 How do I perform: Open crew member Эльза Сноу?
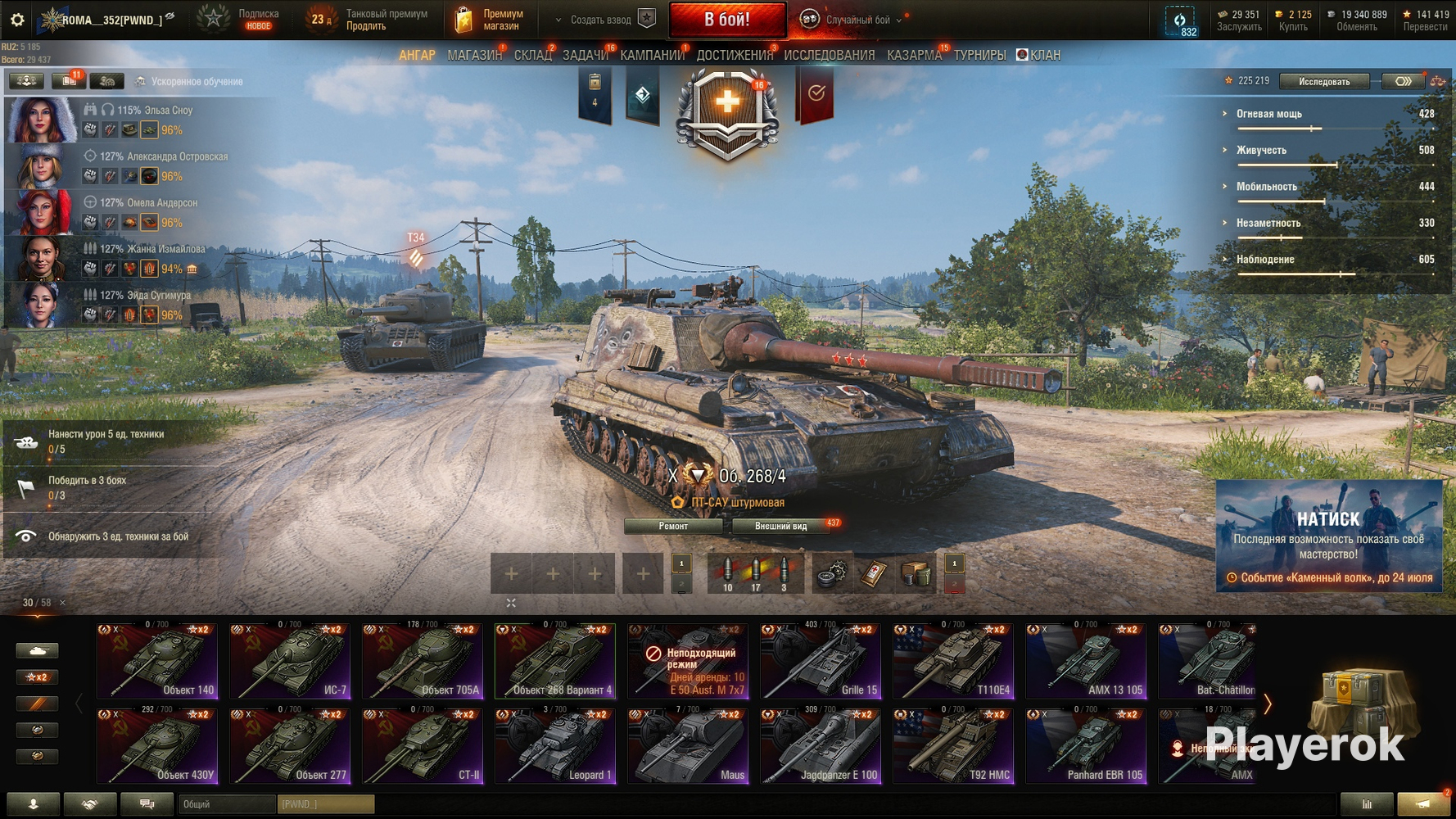tap(41, 120)
